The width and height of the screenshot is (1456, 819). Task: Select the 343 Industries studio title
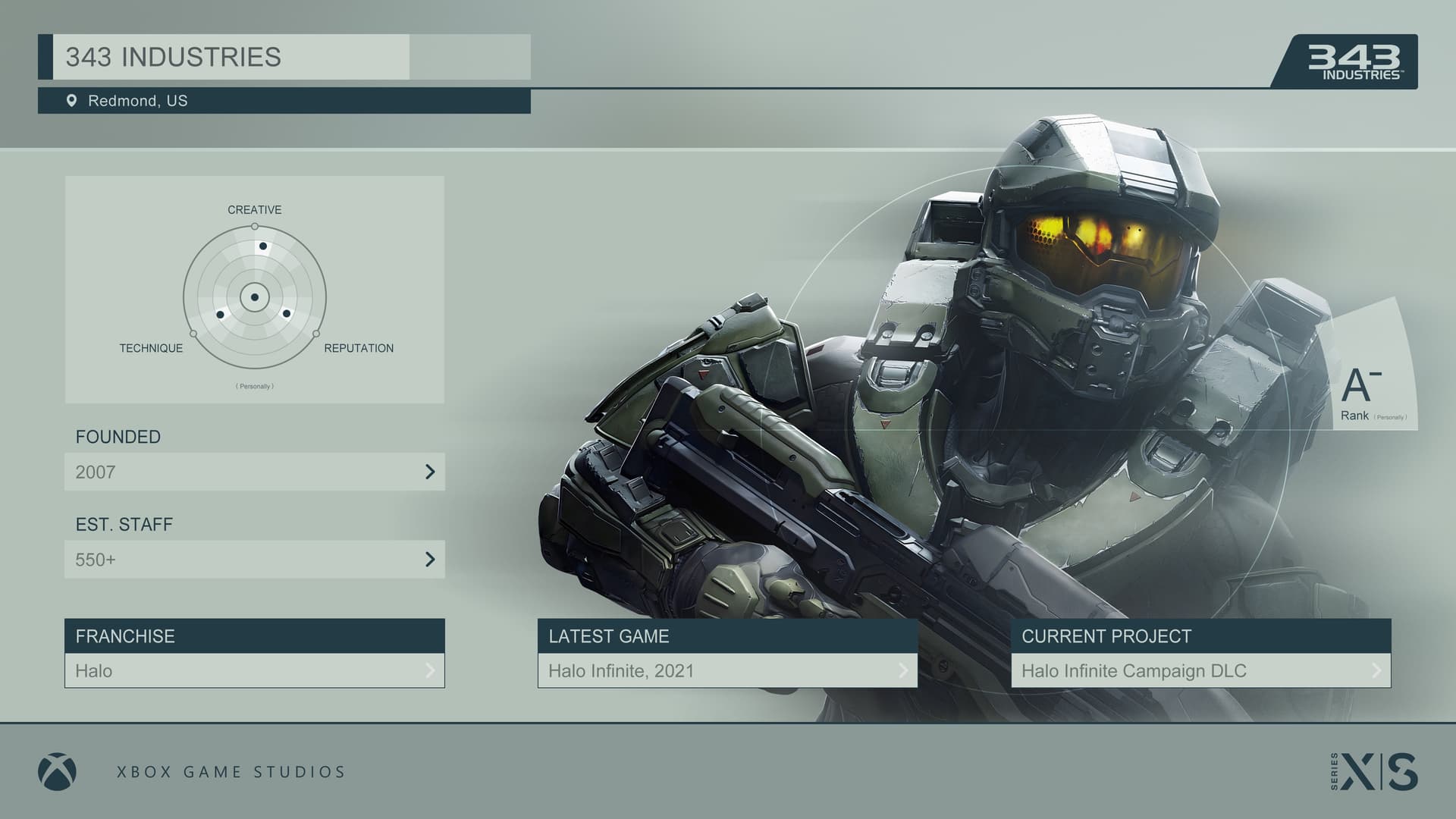click(174, 58)
